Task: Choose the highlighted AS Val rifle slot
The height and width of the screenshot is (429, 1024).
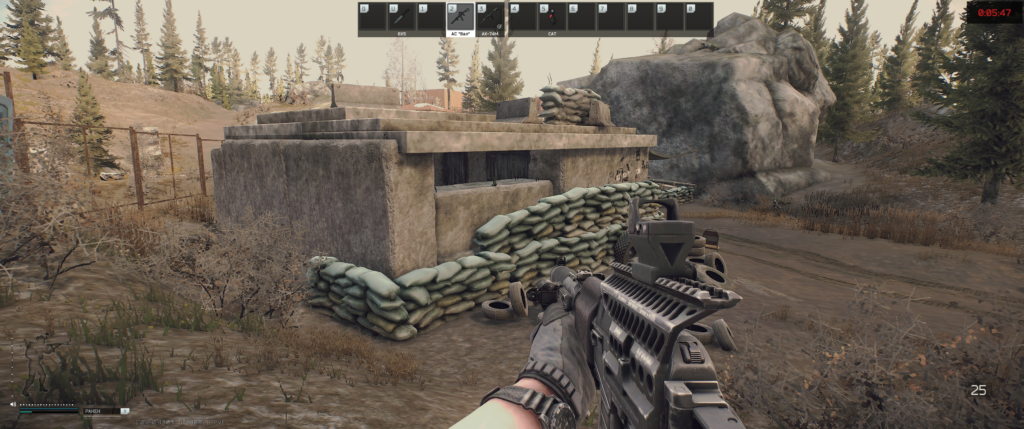Action: [461, 18]
